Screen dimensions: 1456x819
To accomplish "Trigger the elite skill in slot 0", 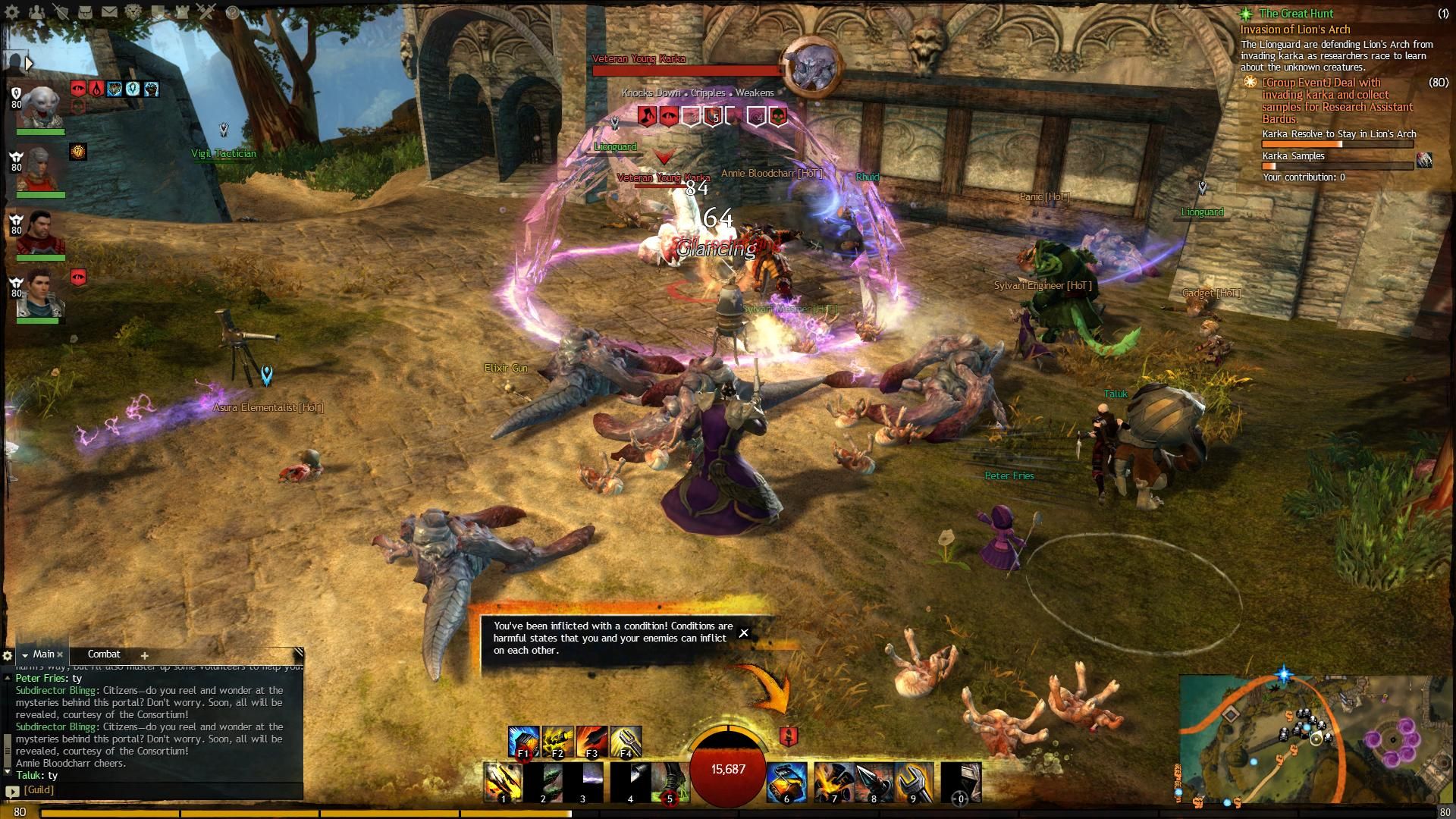I will [961, 782].
